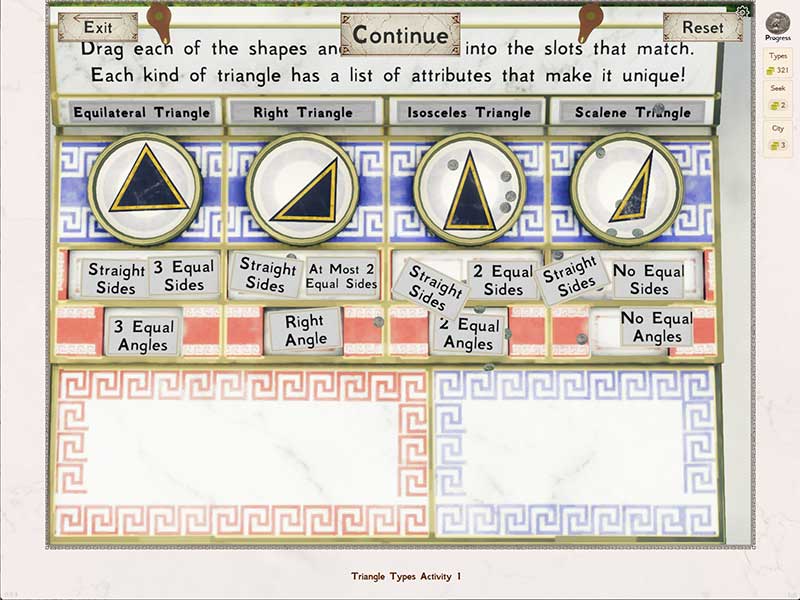Click the "3 Equal Angles" tile
Screen dimensions: 800x600
tap(143, 335)
